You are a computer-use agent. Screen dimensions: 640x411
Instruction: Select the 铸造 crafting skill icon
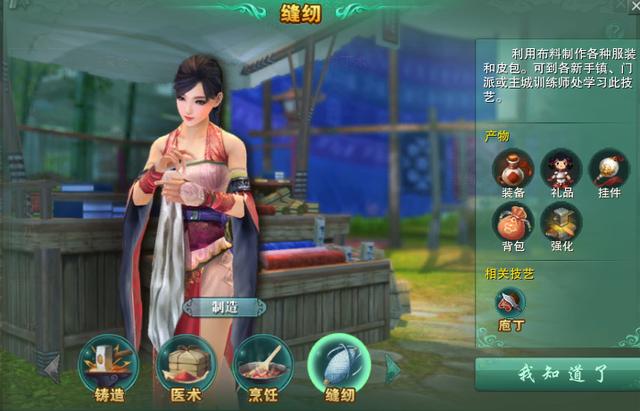click(108, 364)
